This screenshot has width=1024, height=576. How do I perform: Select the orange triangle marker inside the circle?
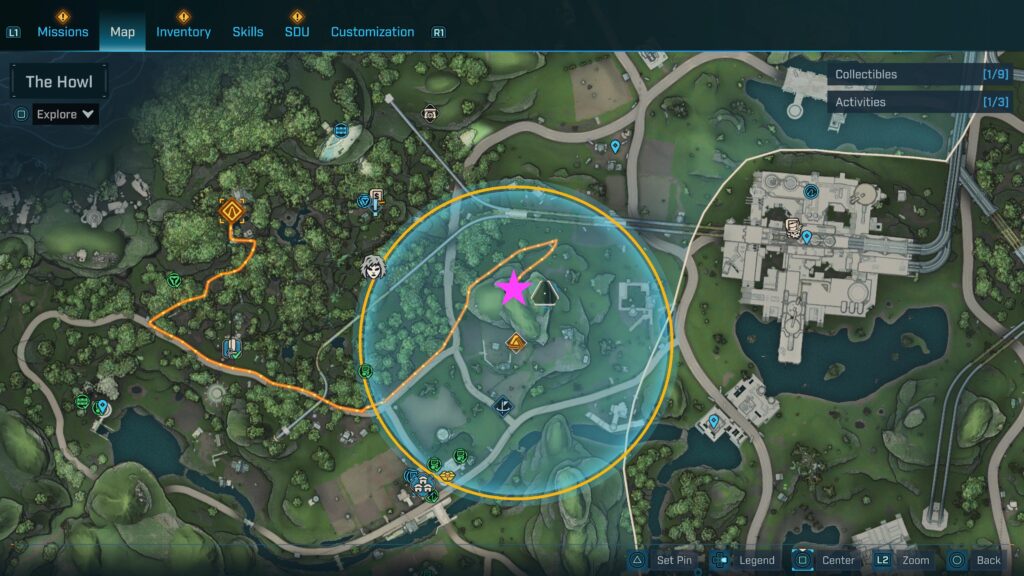pos(516,344)
